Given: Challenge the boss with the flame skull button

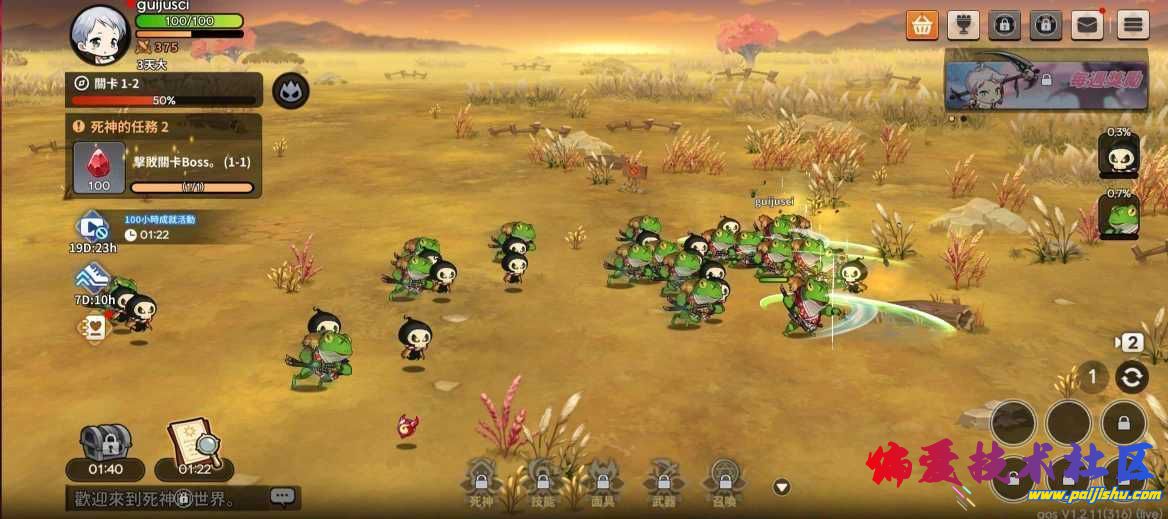Looking at the screenshot, I should coord(290,91).
